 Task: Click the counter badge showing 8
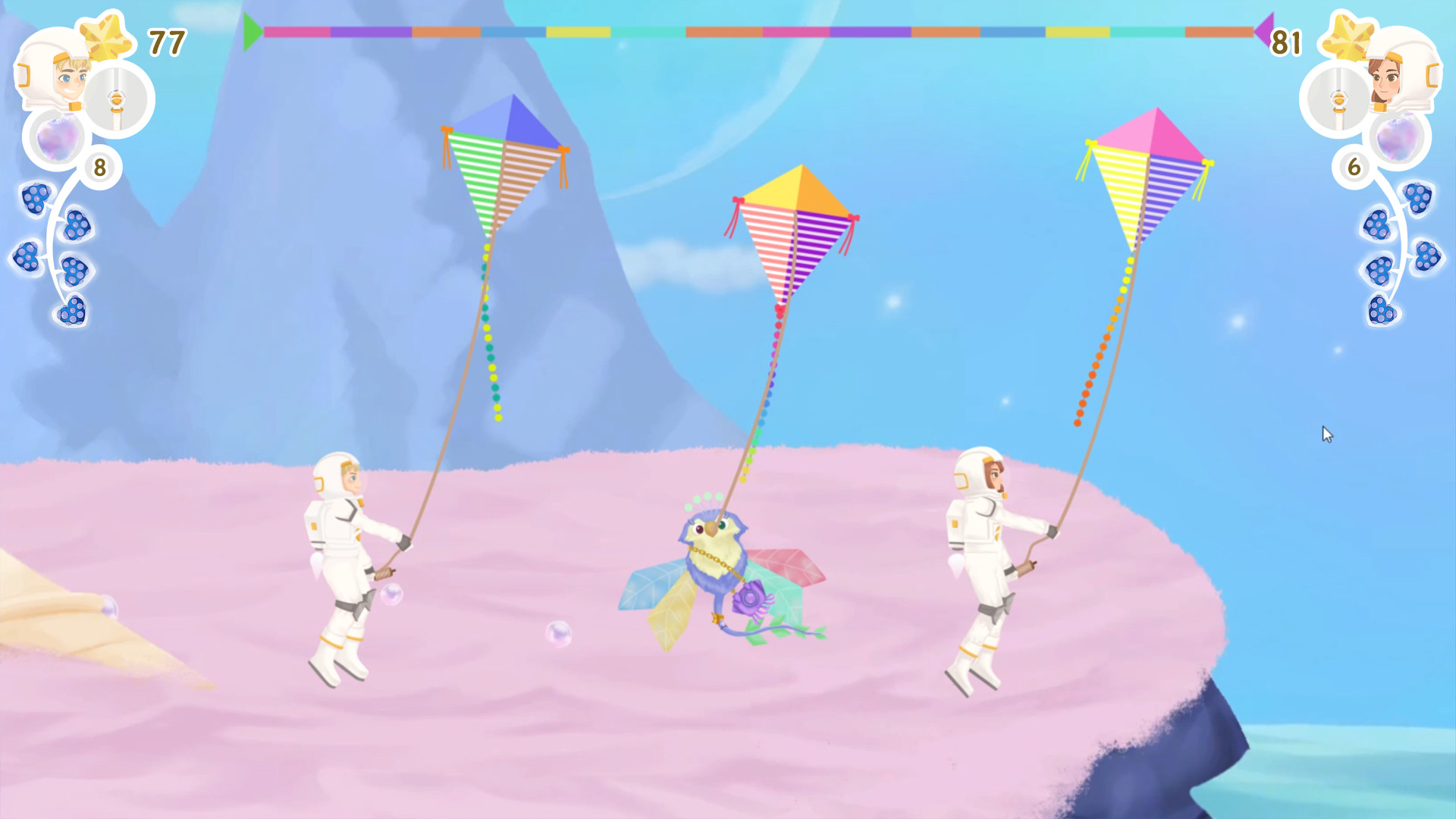click(101, 168)
